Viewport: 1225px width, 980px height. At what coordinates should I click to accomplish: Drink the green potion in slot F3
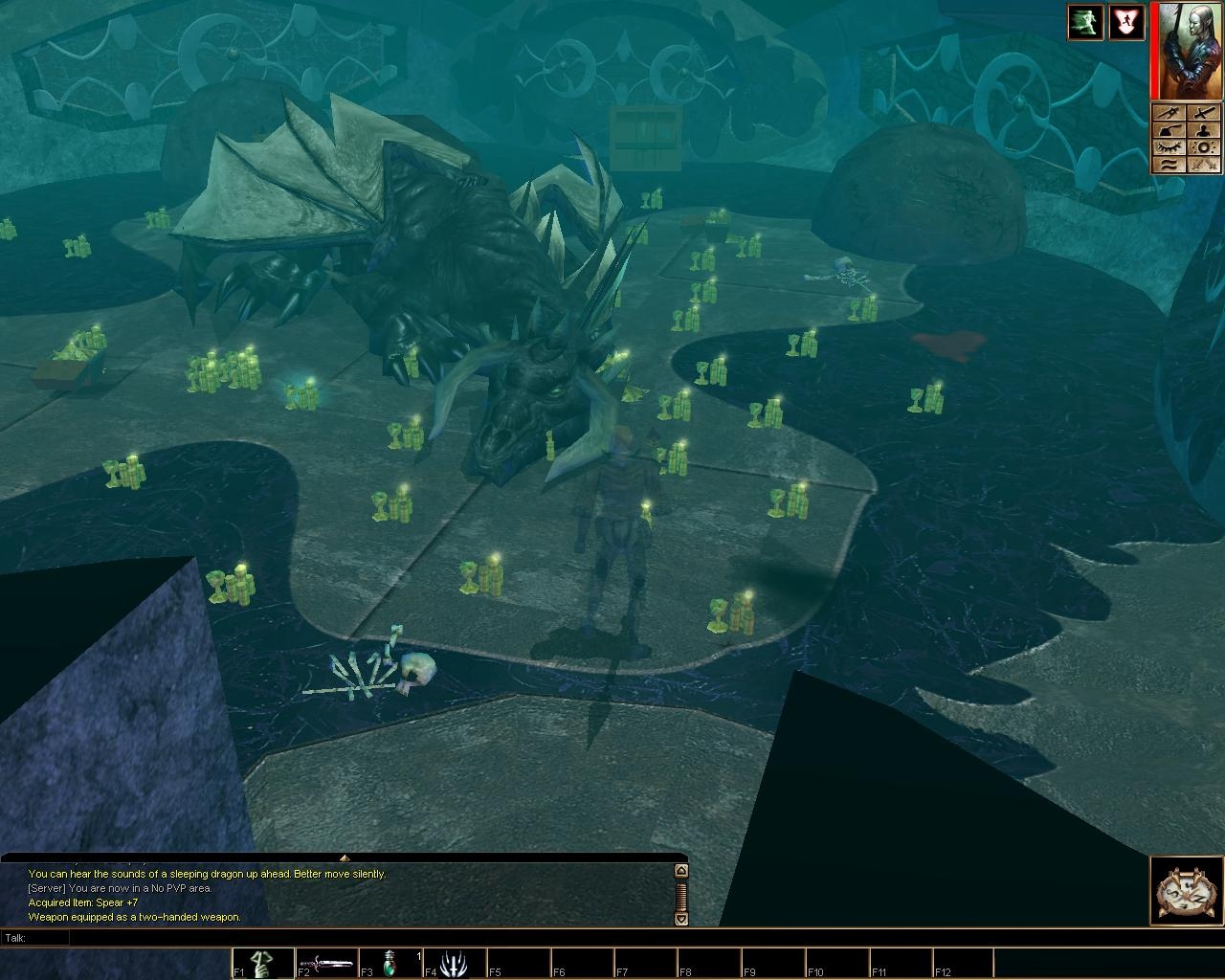click(390, 964)
